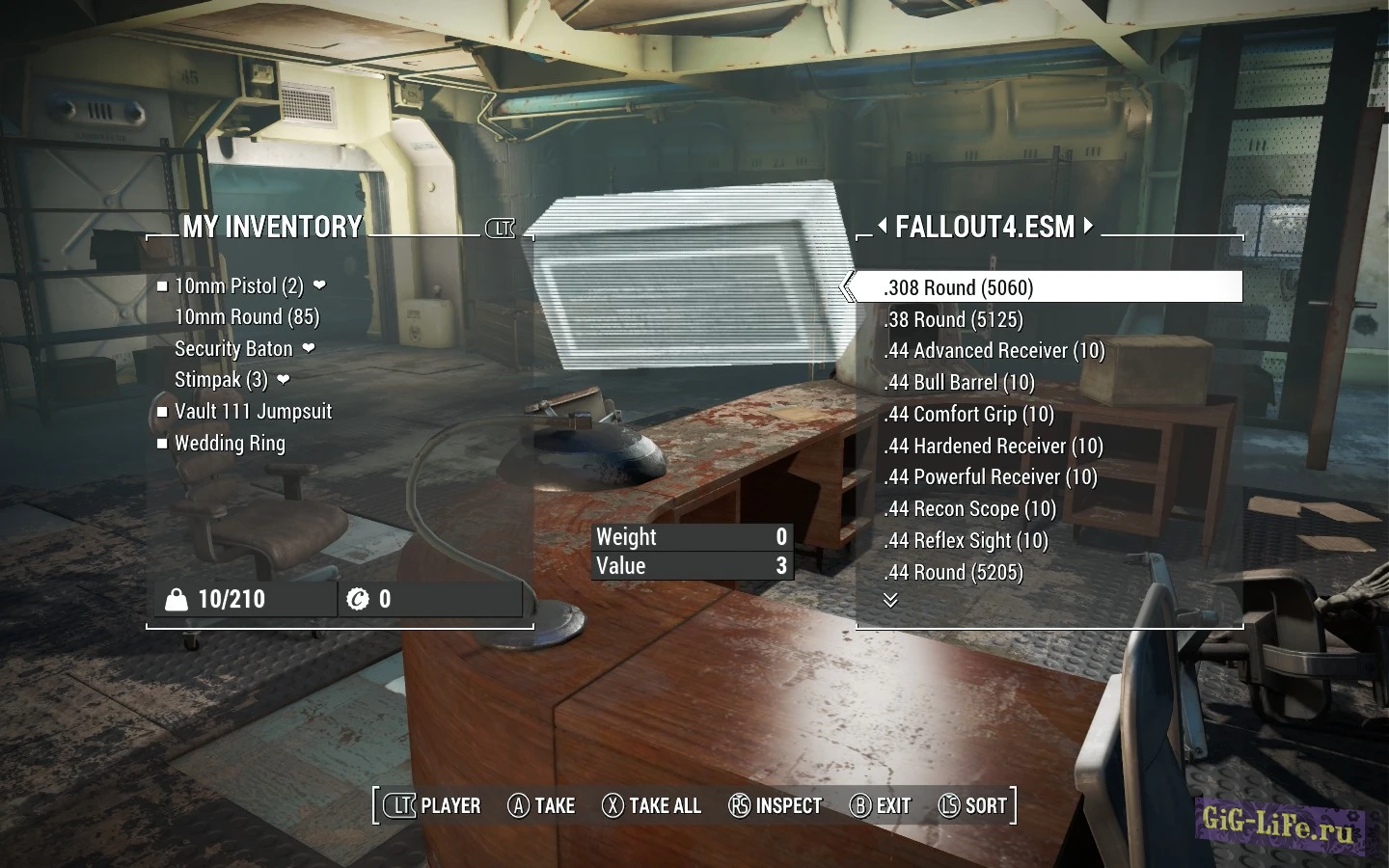Select 10mm Pistol in My Inventory
Viewport: 1389px width, 868px height.
pyautogui.click(x=238, y=286)
